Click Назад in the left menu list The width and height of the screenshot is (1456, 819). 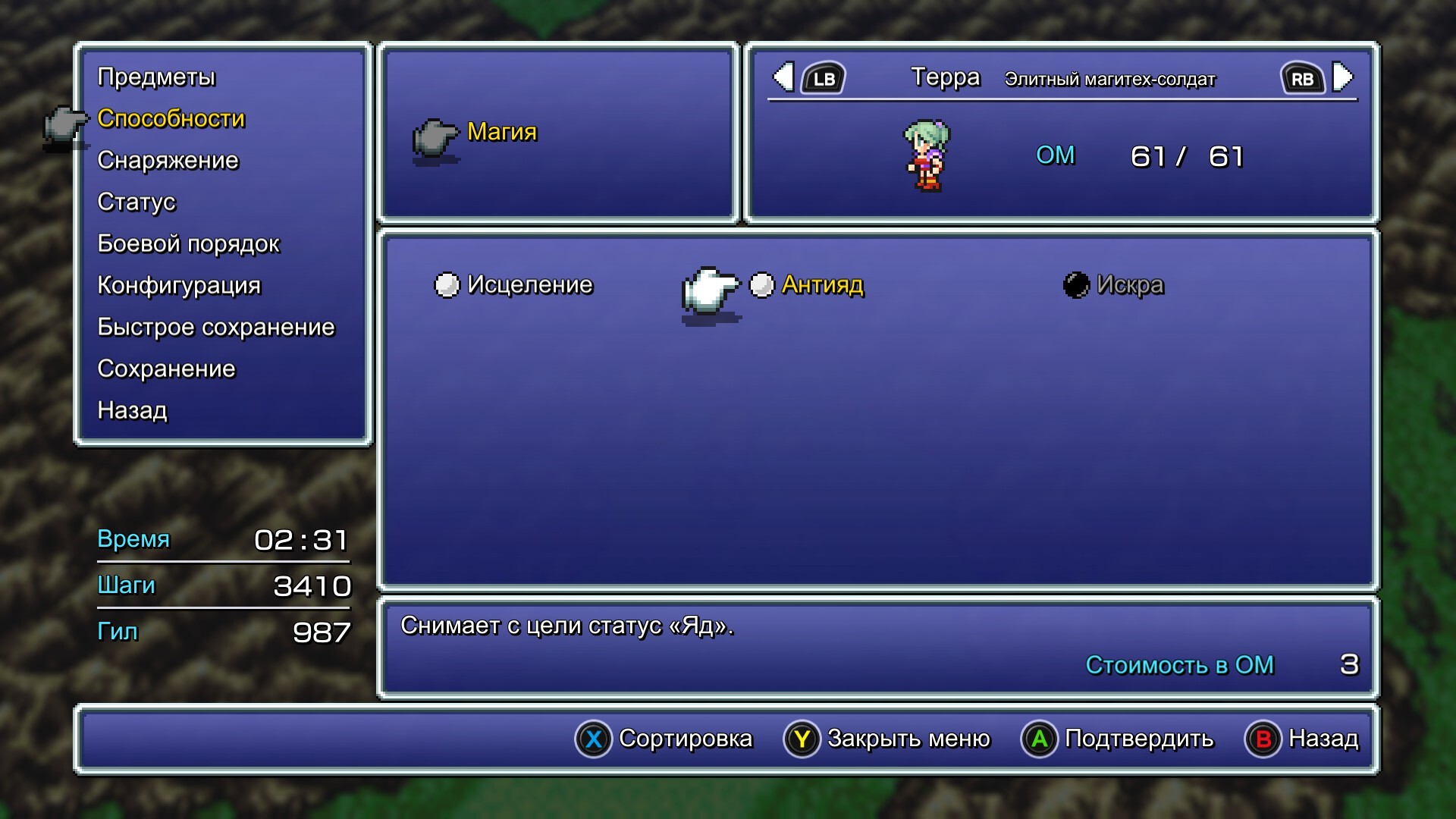tap(132, 411)
